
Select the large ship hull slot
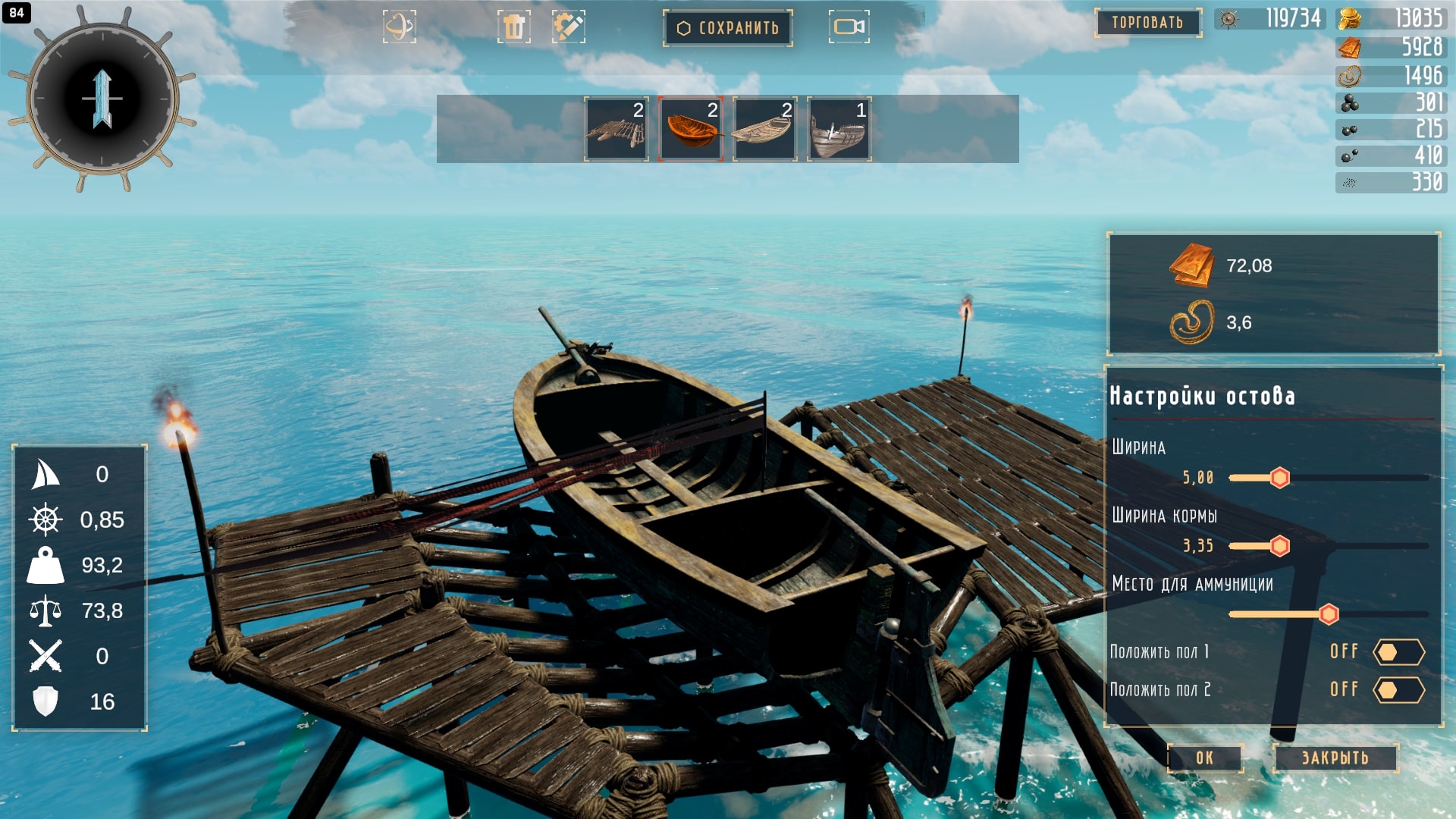click(x=839, y=130)
